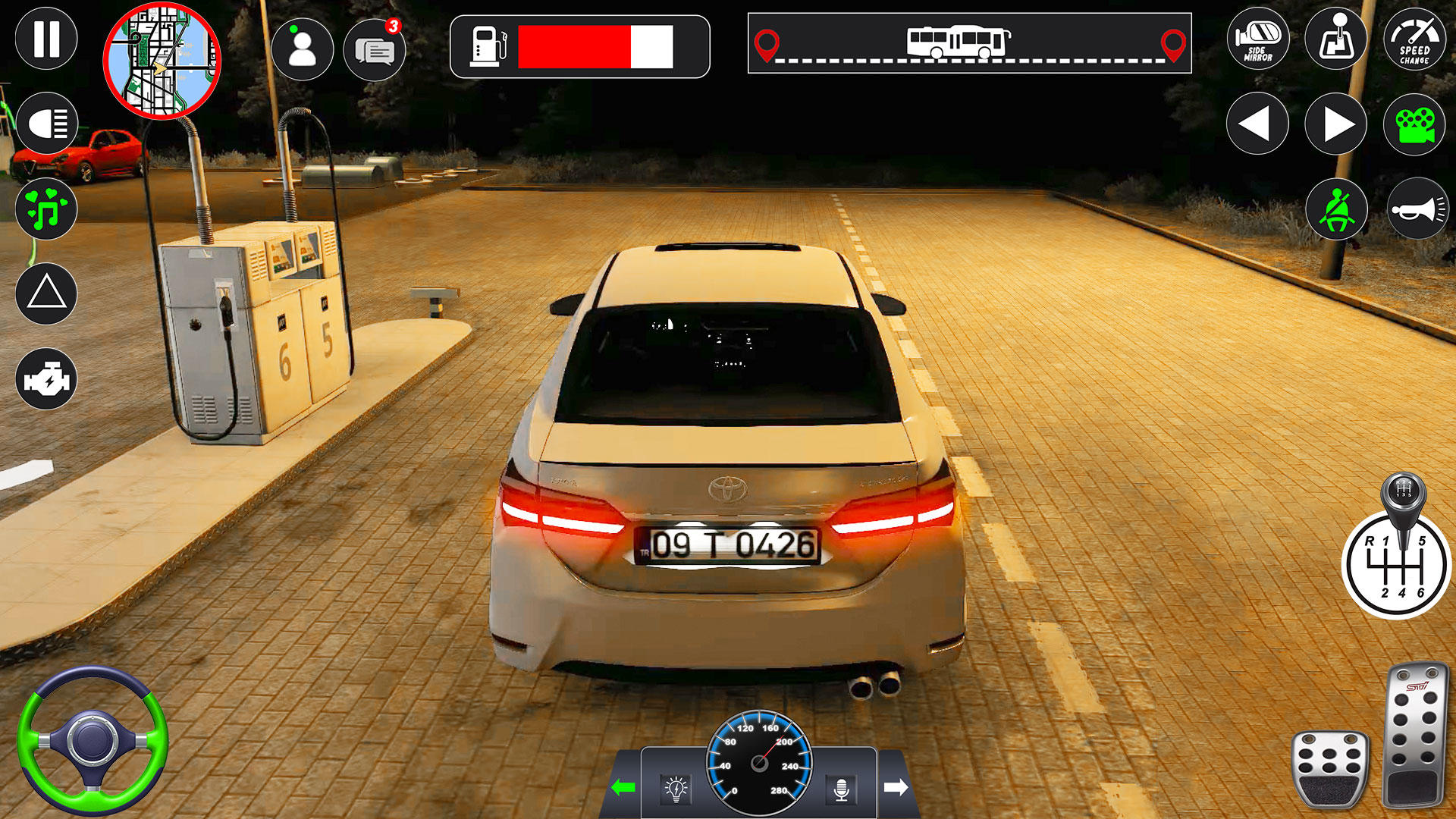Check the engine diagnostics icon
Viewport: 1456px width, 819px height.
click(47, 377)
